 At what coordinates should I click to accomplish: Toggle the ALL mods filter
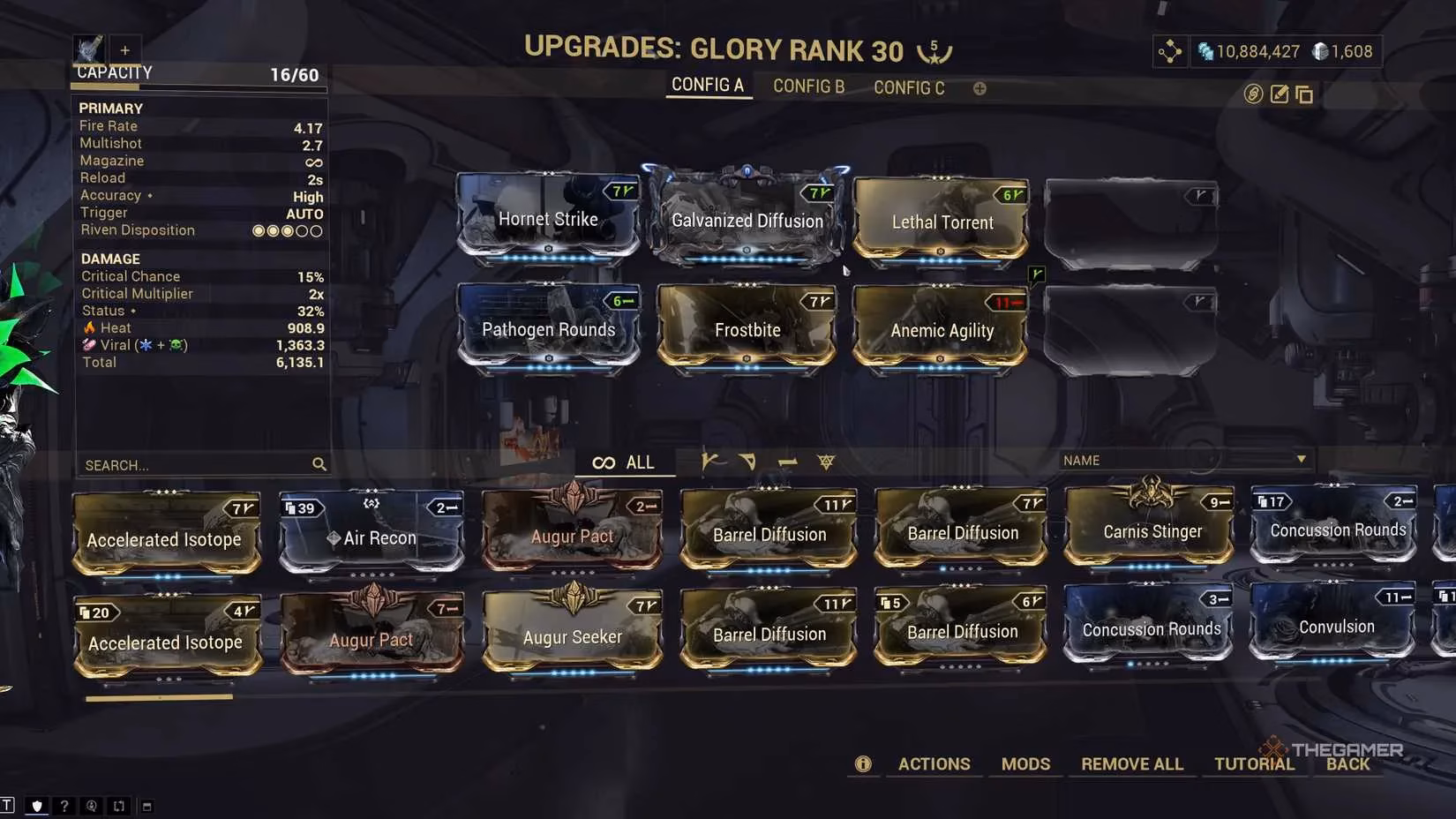pos(626,462)
